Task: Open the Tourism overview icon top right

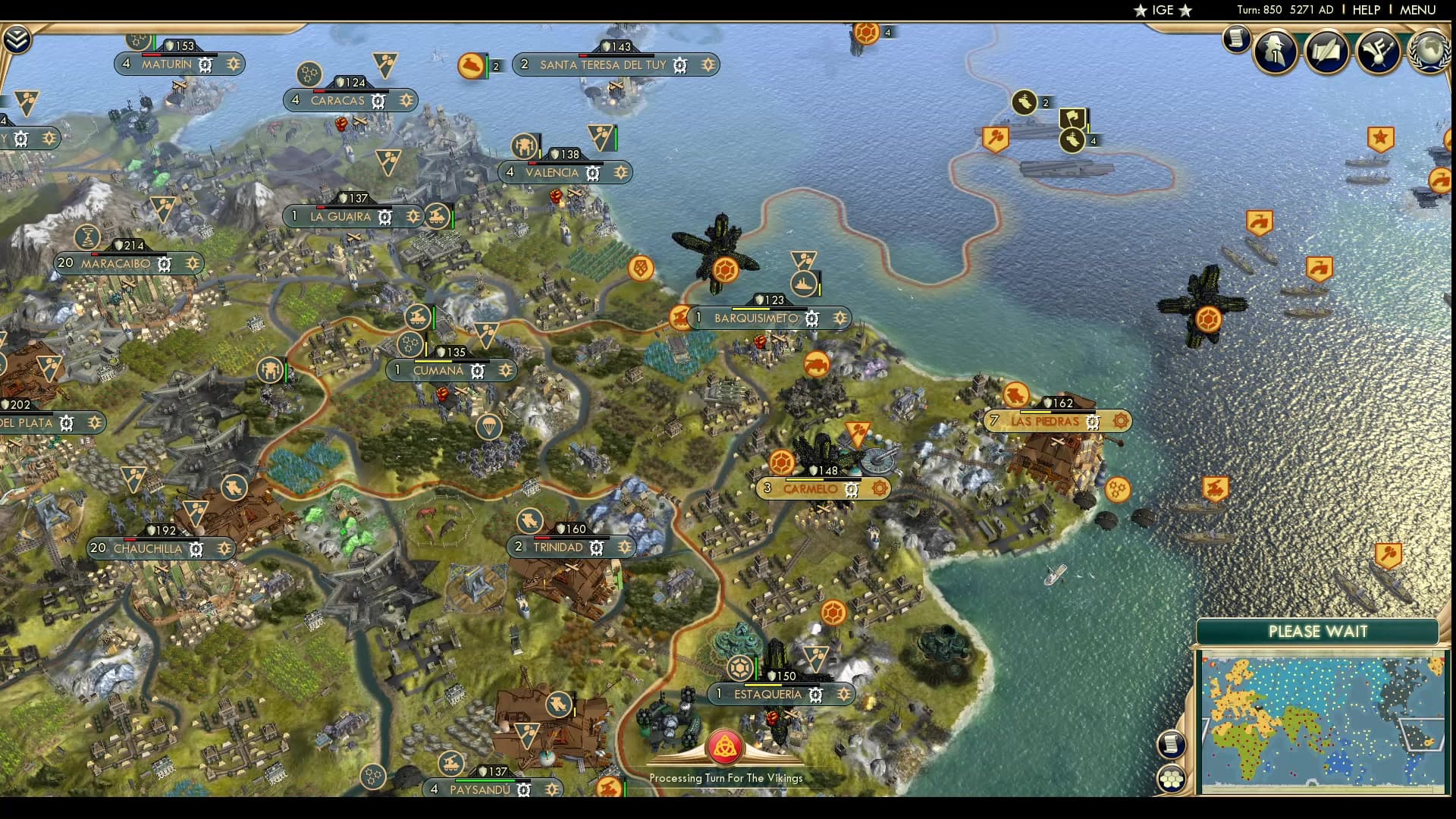Action: pyautogui.click(x=1377, y=52)
